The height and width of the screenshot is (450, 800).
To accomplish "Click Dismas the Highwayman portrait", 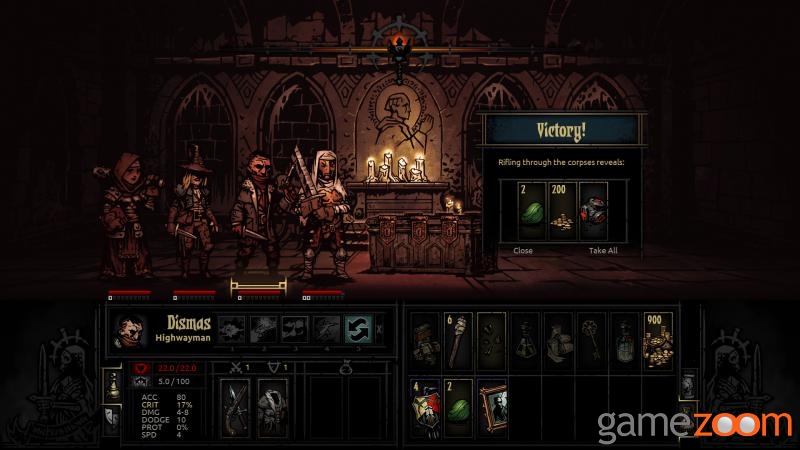I will 131,330.
